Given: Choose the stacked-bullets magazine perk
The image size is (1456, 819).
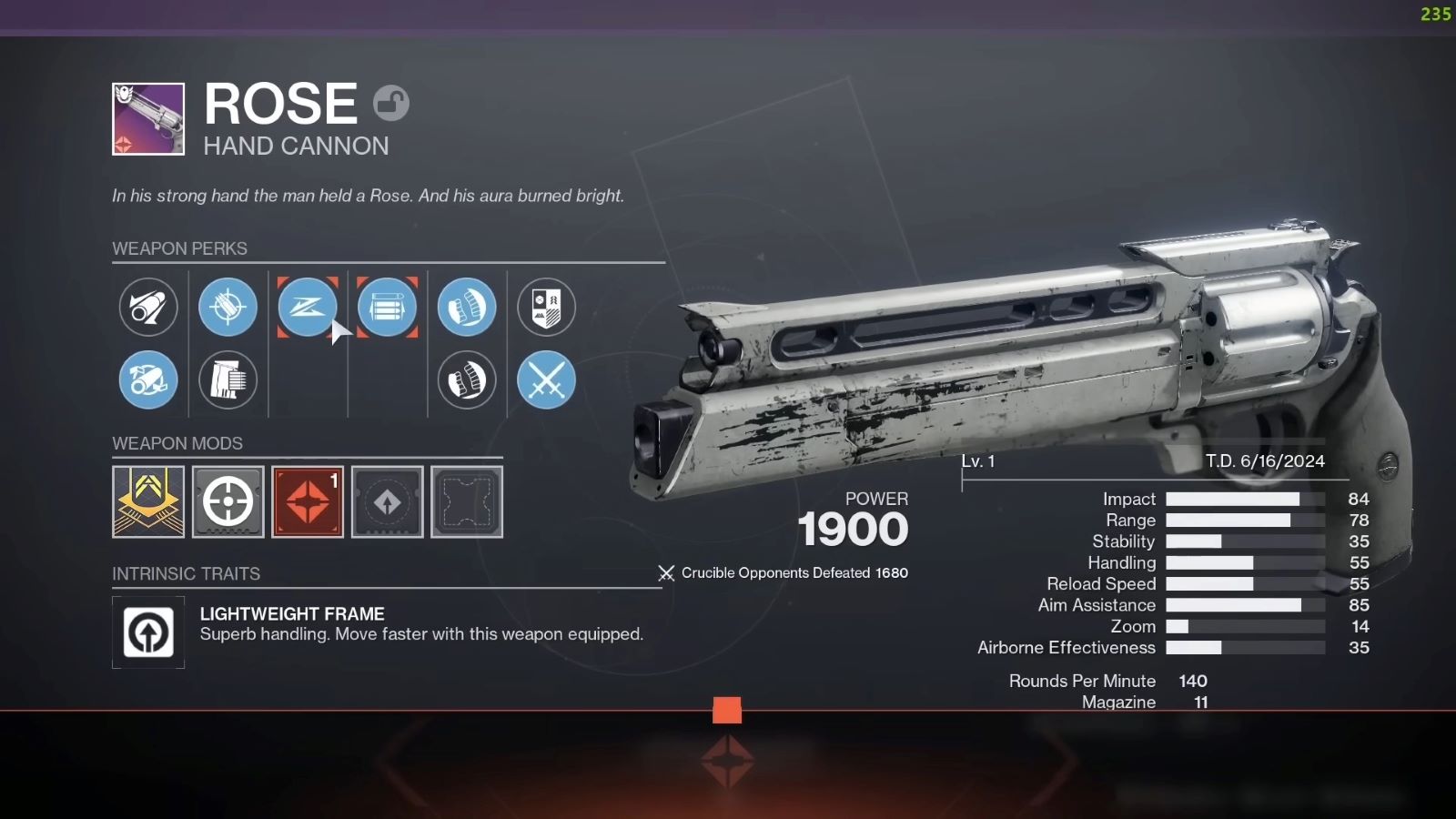Looking at the screenshot, I should pyautogui.click(x=387, y=308).
